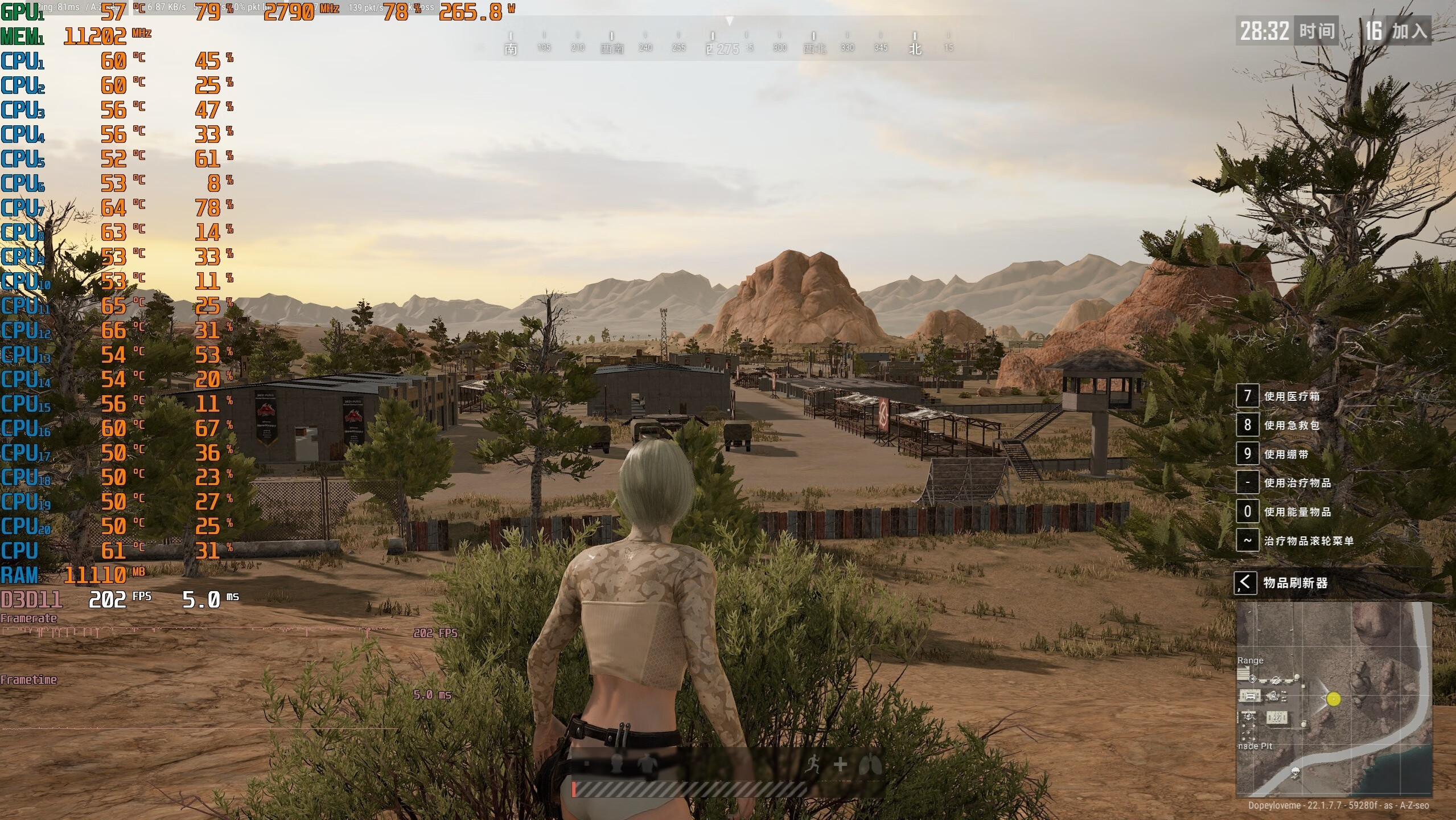This screenshot has height=820, width=1456.
Task: Choose the 治疗物品滚轮菜单 healing wheel entry
Action: tap(1308, 540)
